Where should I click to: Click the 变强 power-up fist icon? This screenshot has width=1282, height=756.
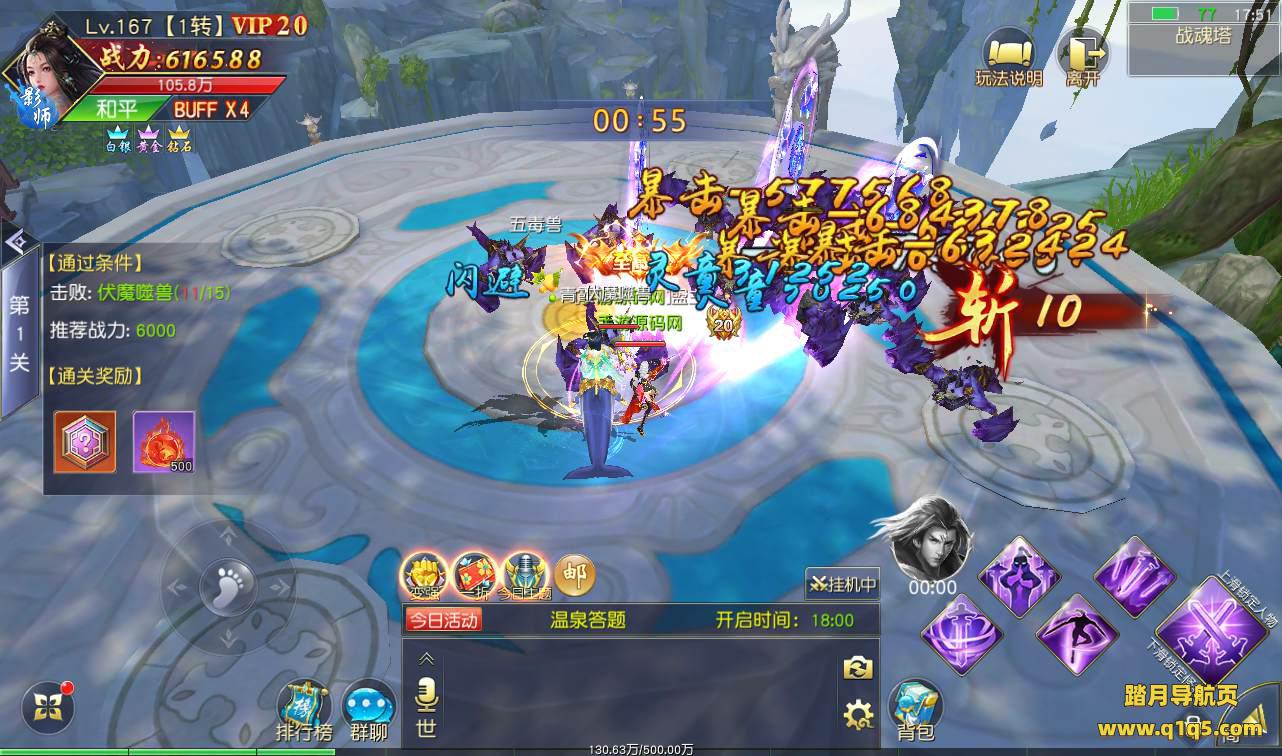(x=423, y=575)
